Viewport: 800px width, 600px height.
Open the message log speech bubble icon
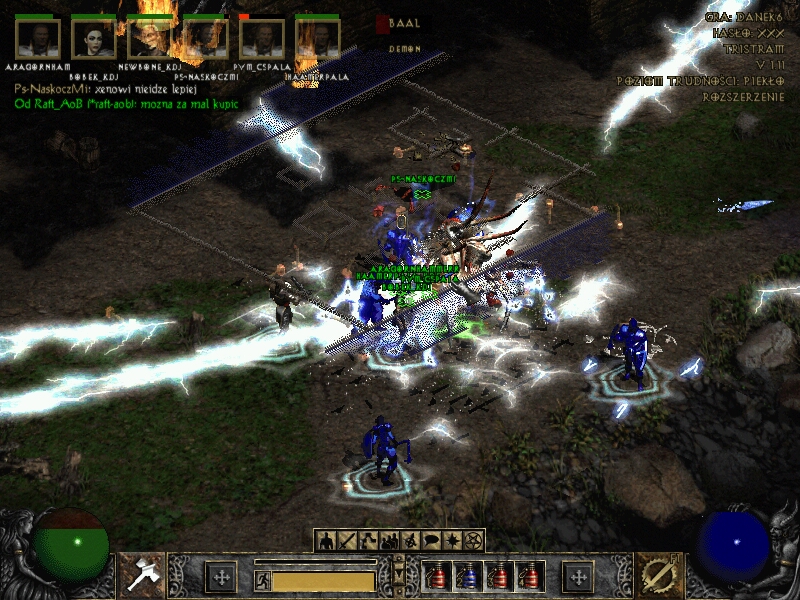point(431,541)
